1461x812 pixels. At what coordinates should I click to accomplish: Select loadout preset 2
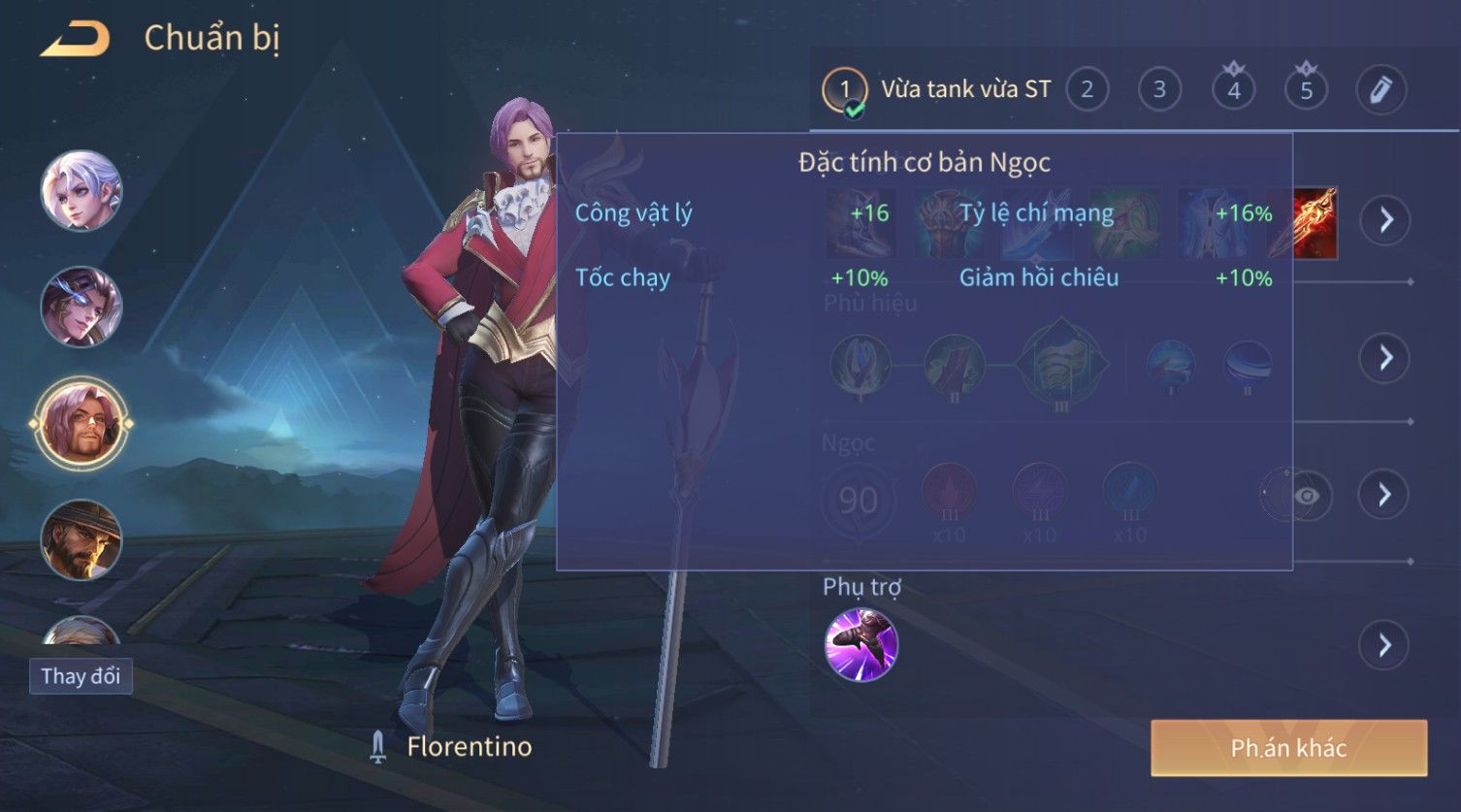click(1087, 90)
